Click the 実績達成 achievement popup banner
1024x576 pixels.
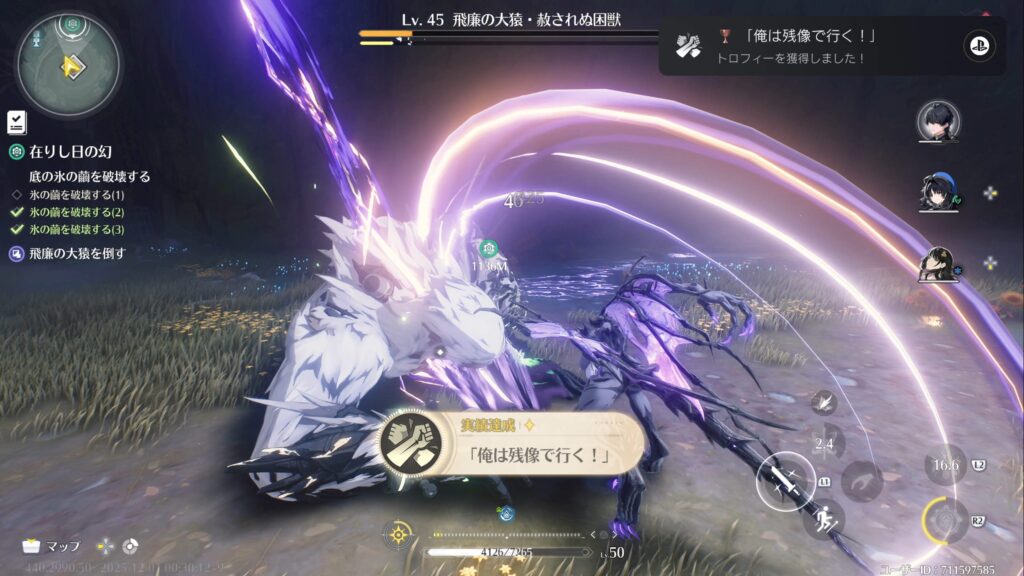(510, 444)
